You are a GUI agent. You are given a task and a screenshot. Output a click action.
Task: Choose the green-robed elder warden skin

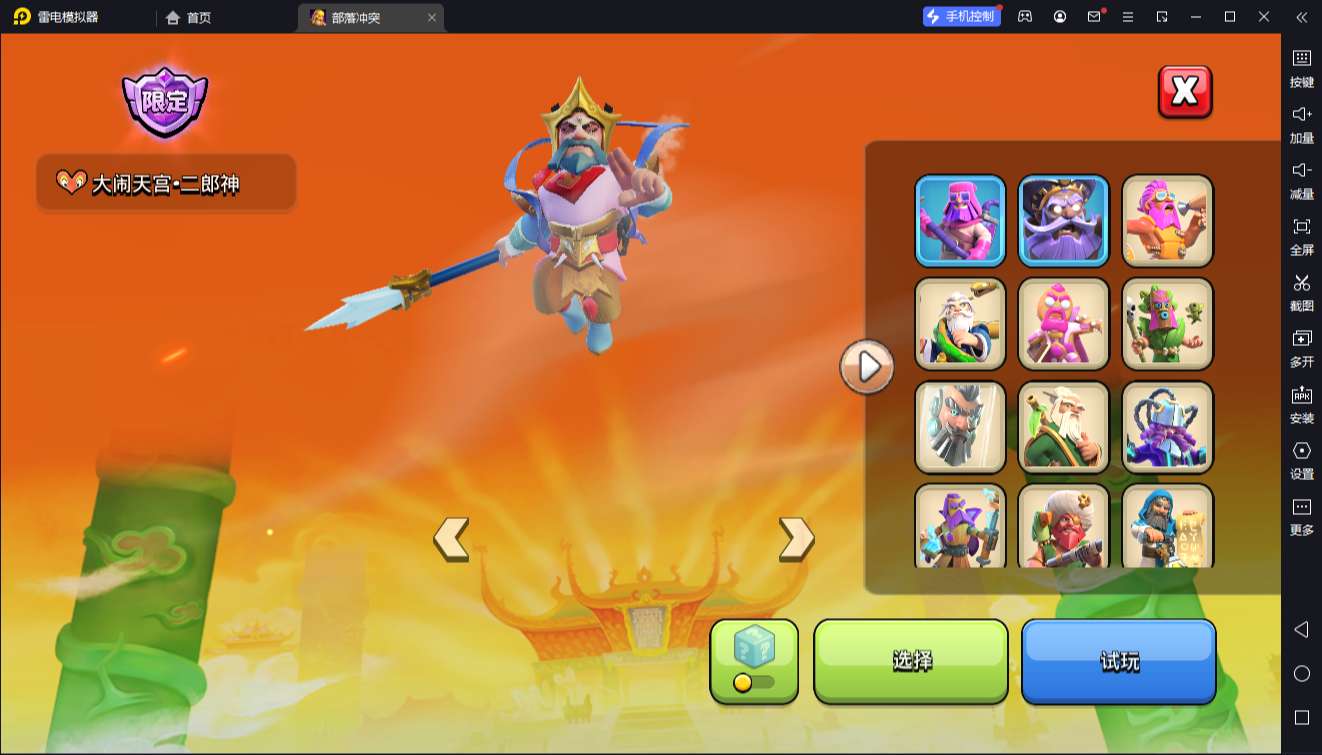pyautogui.click(x=1064, y=427)
